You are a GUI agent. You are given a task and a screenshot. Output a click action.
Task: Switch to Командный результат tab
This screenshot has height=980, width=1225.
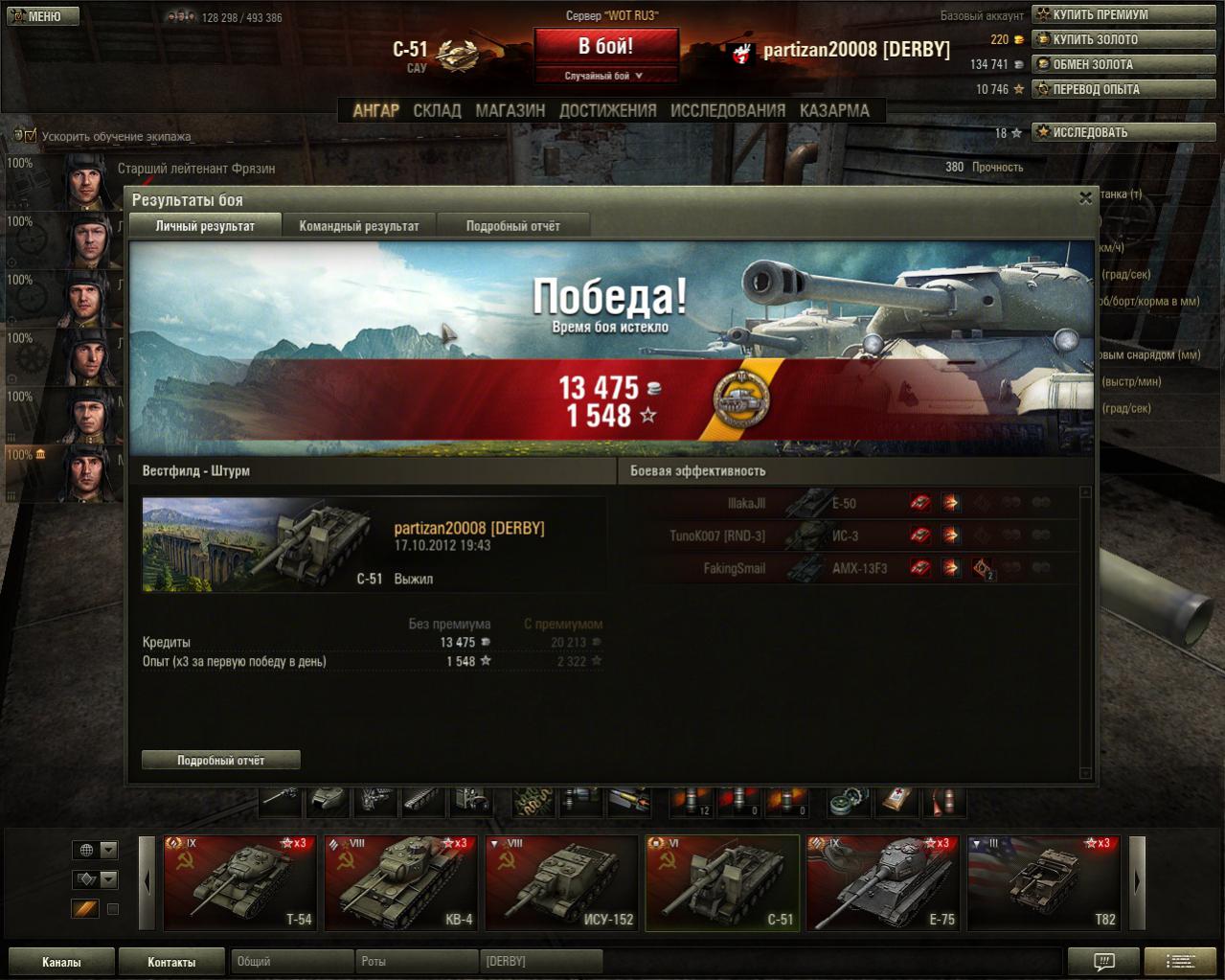click(x=359, y=226)
